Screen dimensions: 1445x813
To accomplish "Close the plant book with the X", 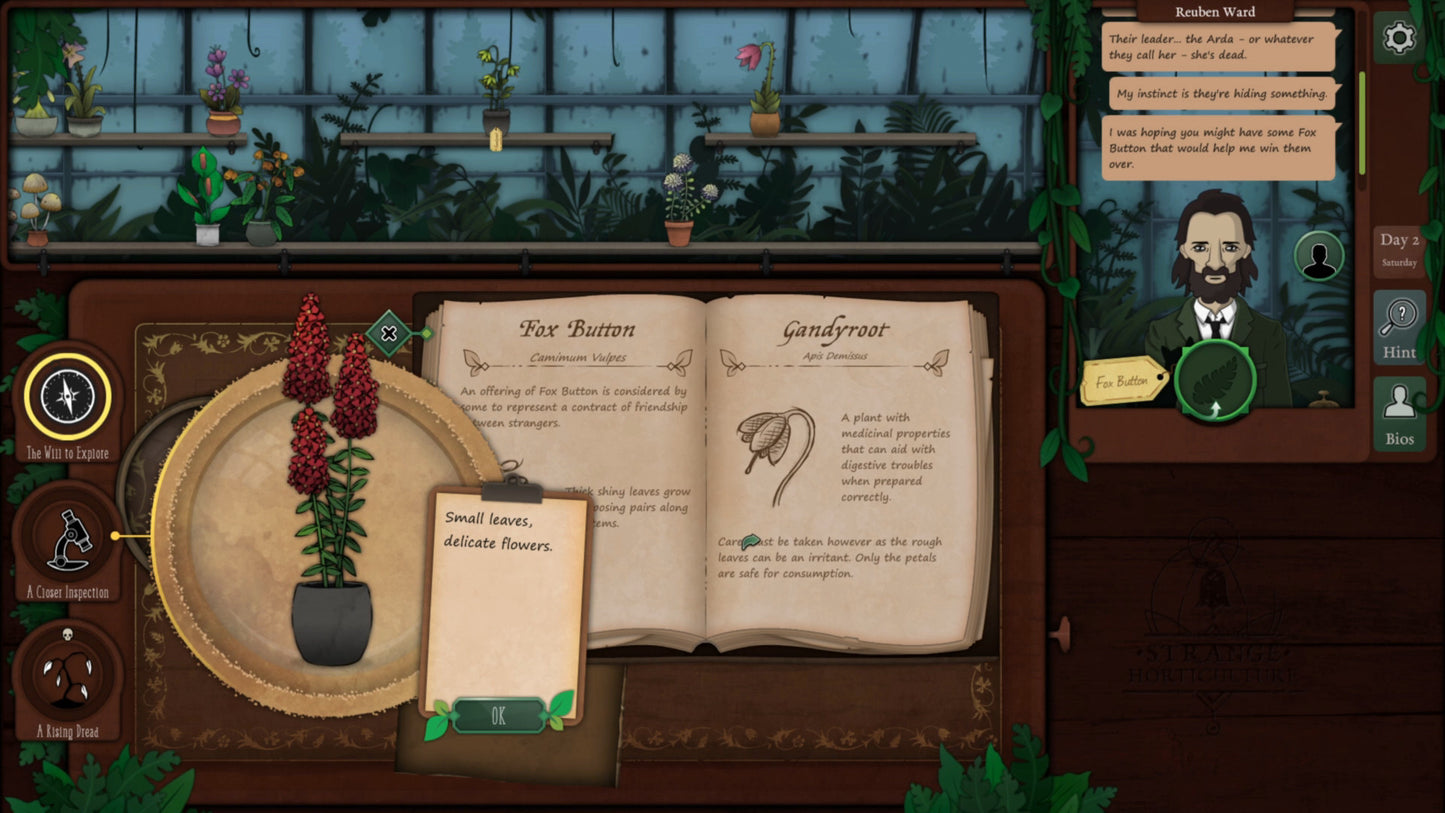I will [x=388, y=334].
